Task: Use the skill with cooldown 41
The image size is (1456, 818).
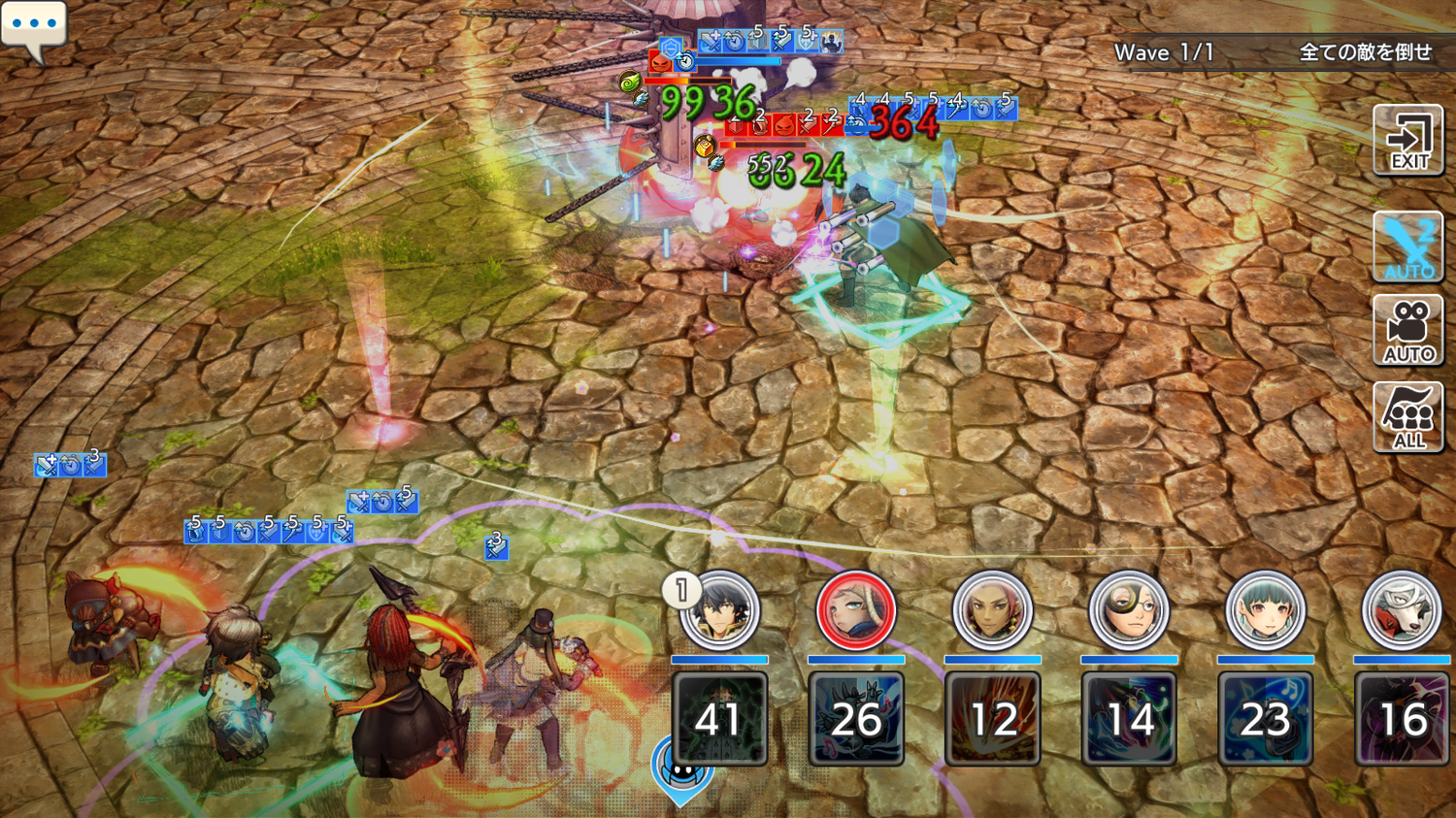Action: pos(719,719)
